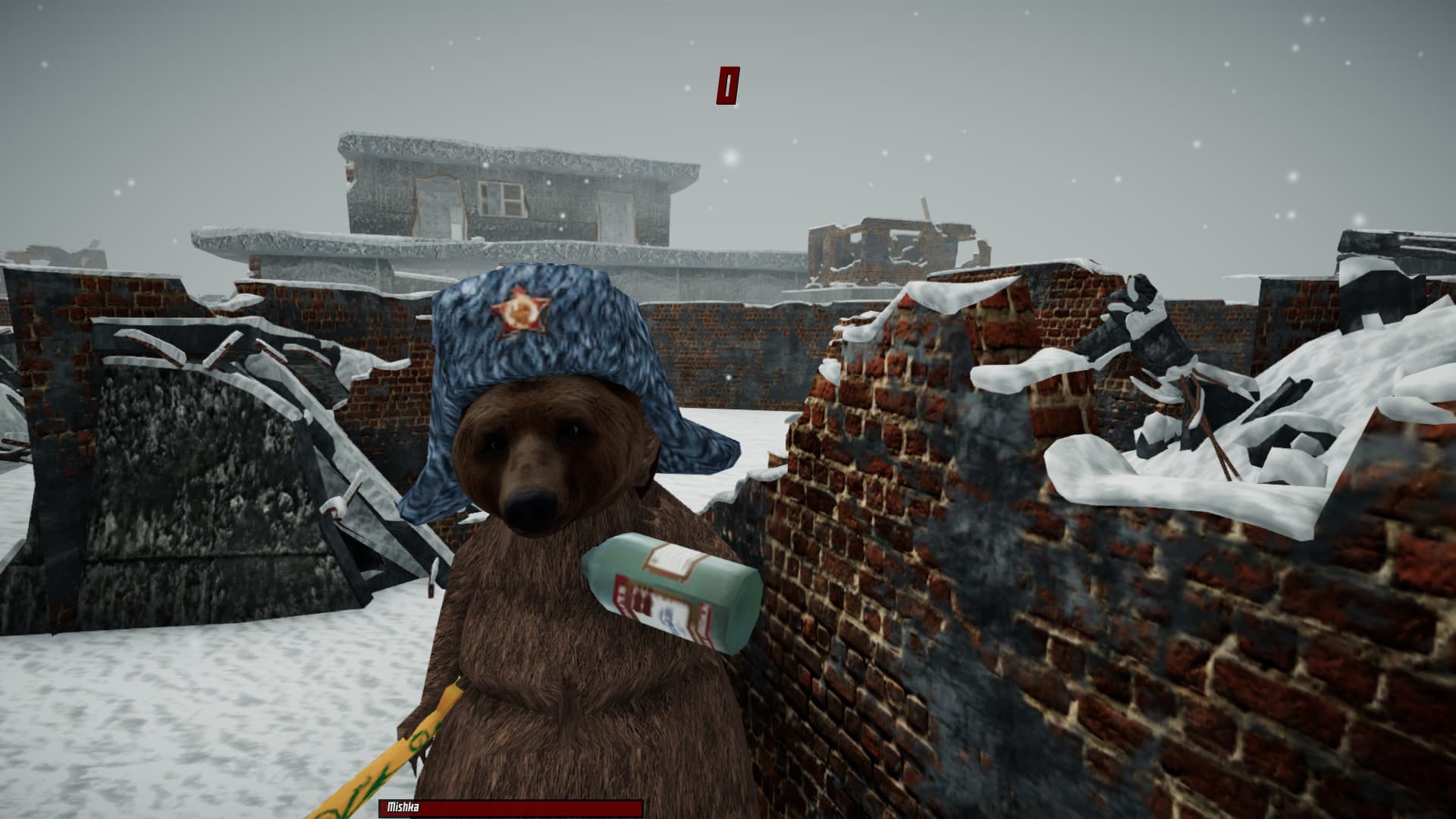Click the red score counter showing 0
Image resolution: width=1456 pixels, height=819 pixels.
tap(727, 83)
